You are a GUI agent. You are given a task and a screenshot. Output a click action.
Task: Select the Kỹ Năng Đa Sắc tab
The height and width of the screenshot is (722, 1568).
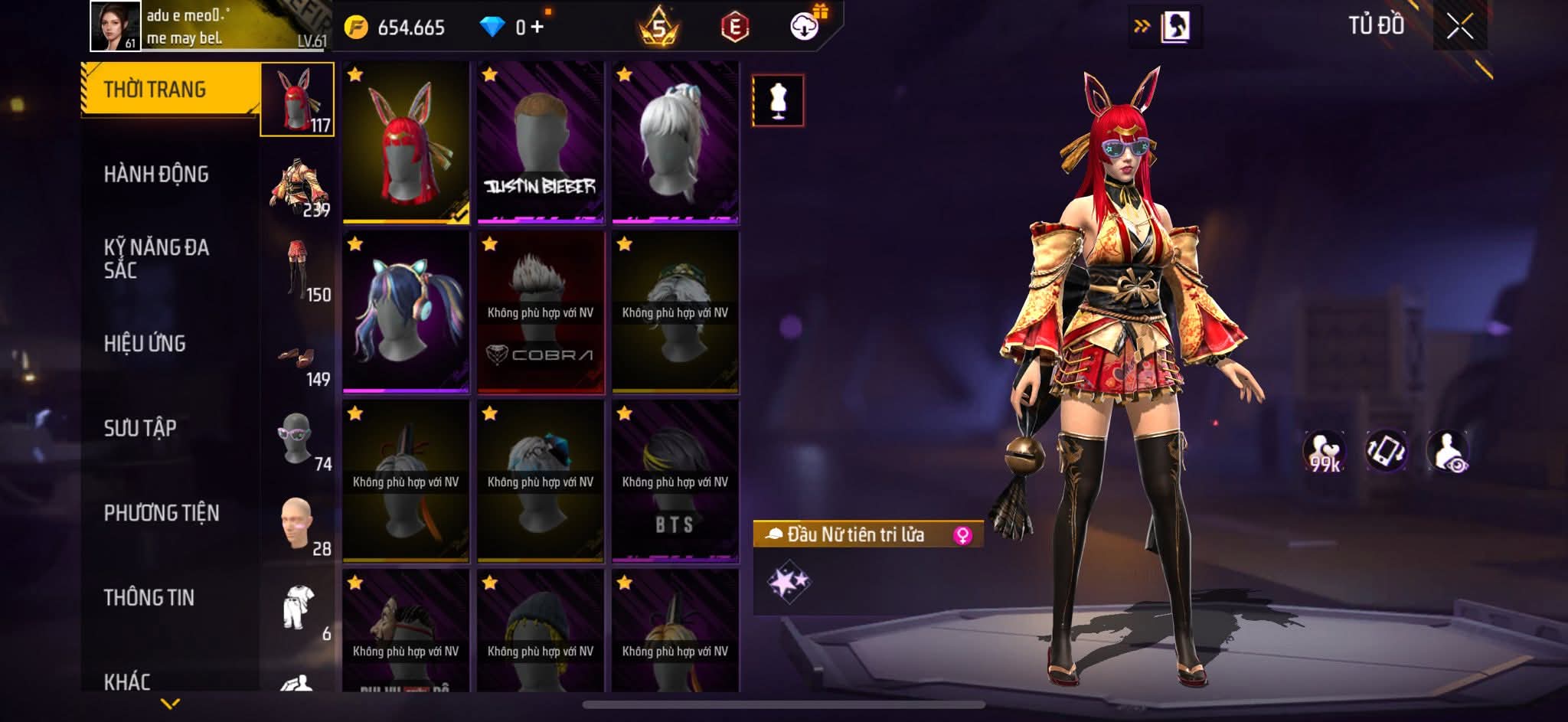156,259
